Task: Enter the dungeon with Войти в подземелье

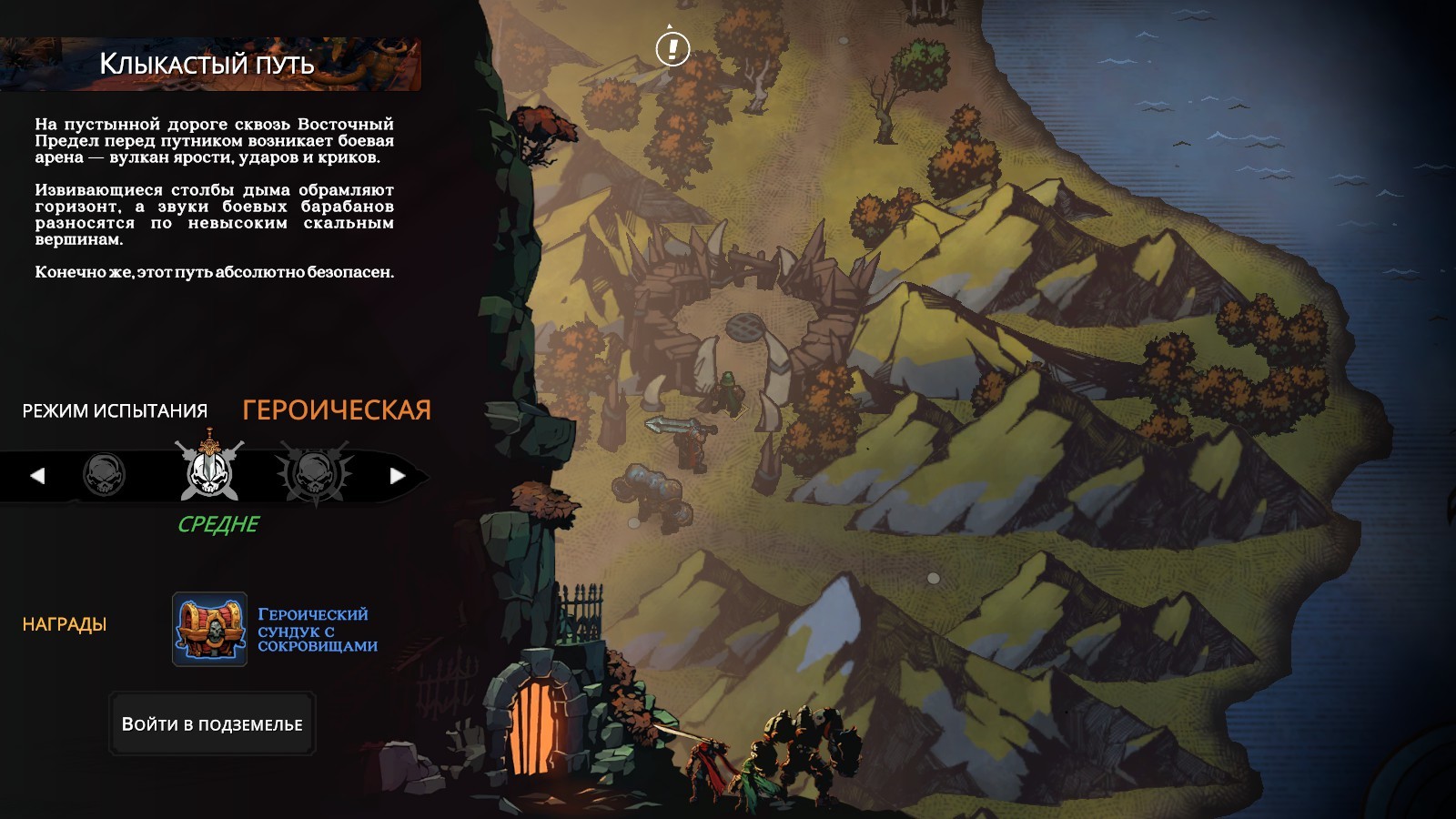Action: click(212, 724)
